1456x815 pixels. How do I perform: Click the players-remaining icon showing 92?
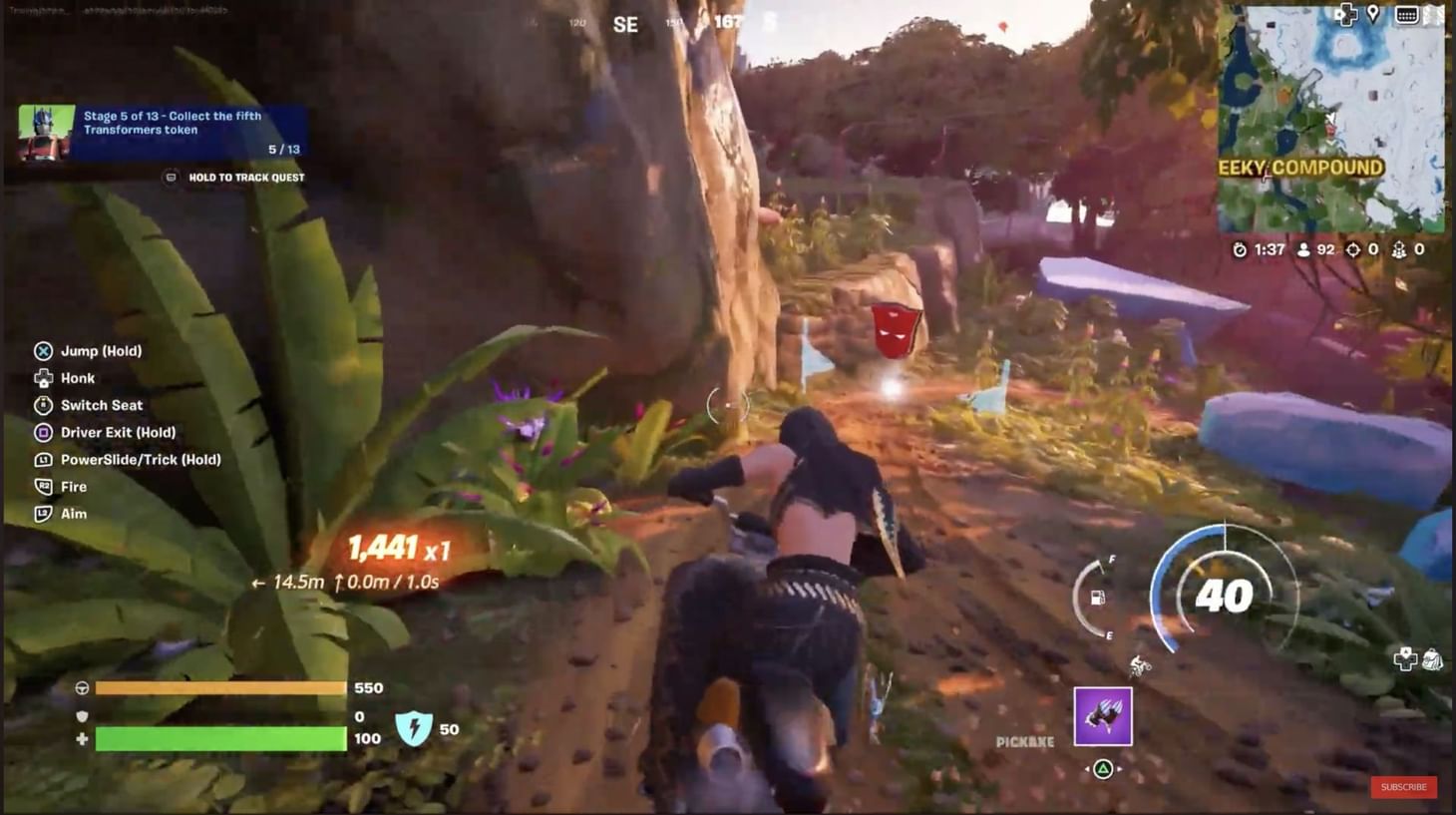point(1305,249)
